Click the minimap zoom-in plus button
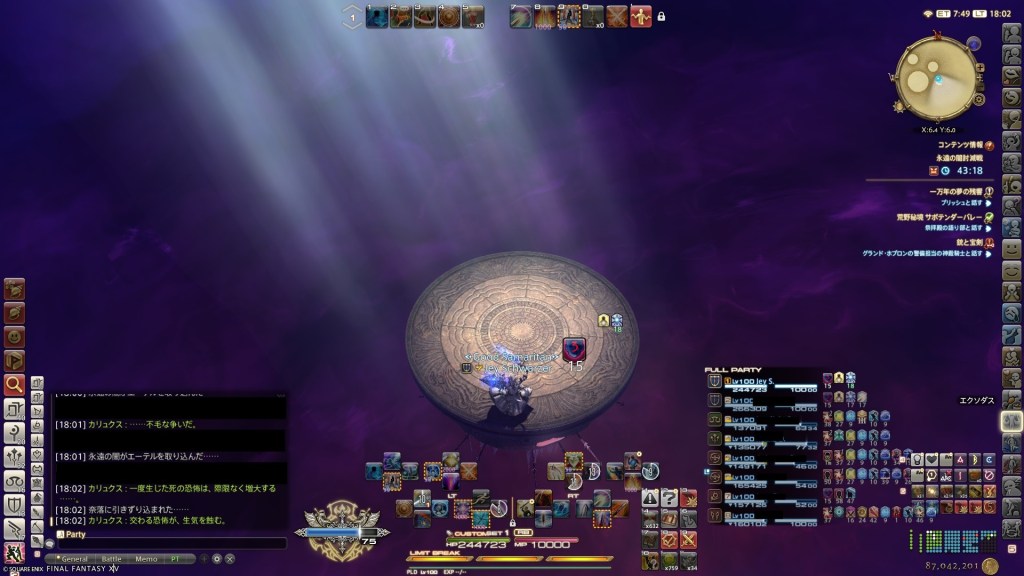 pos(979,68)
